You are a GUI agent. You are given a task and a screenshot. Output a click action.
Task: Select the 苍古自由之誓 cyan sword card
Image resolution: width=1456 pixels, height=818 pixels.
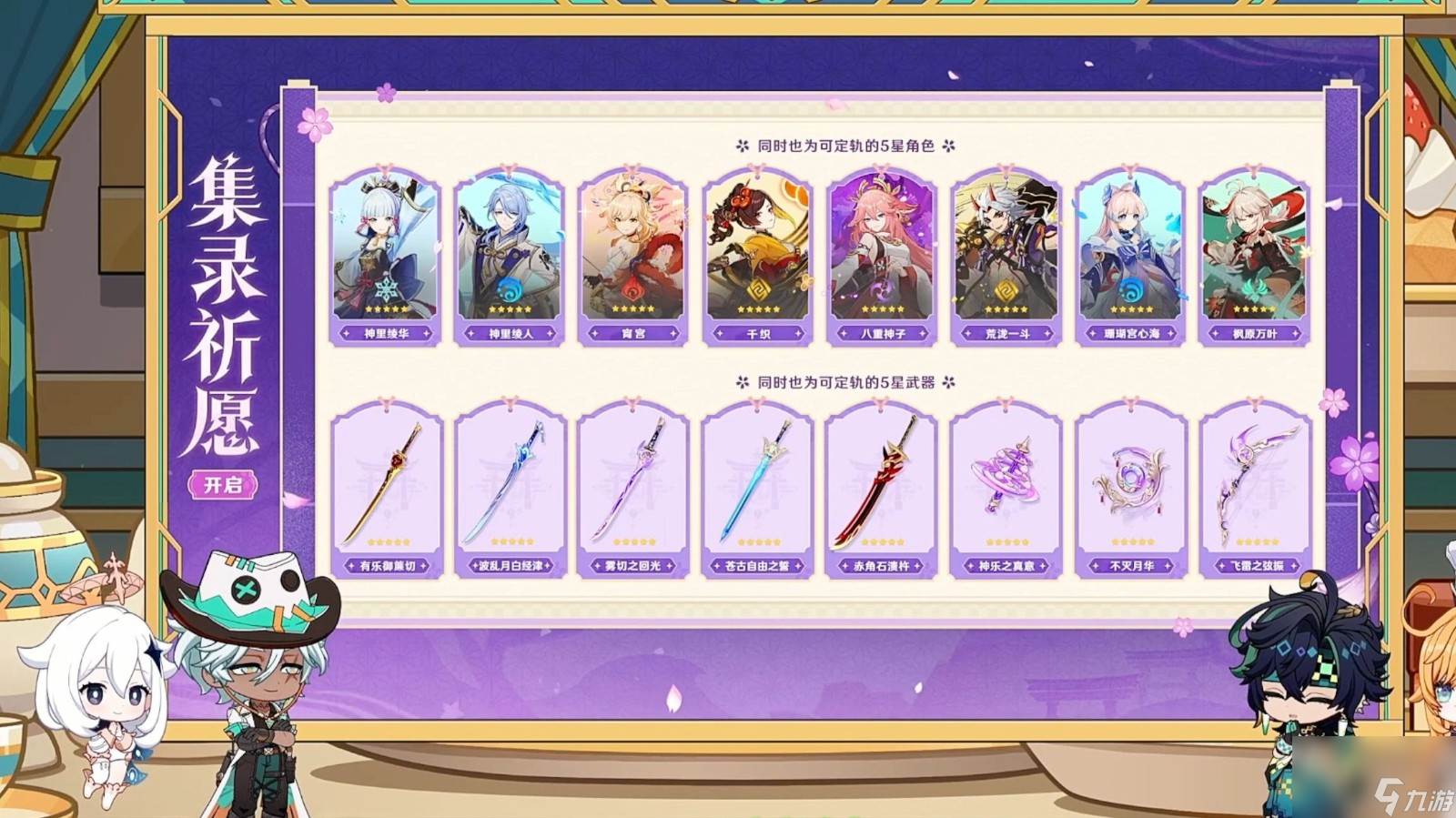tap(758, 490)
